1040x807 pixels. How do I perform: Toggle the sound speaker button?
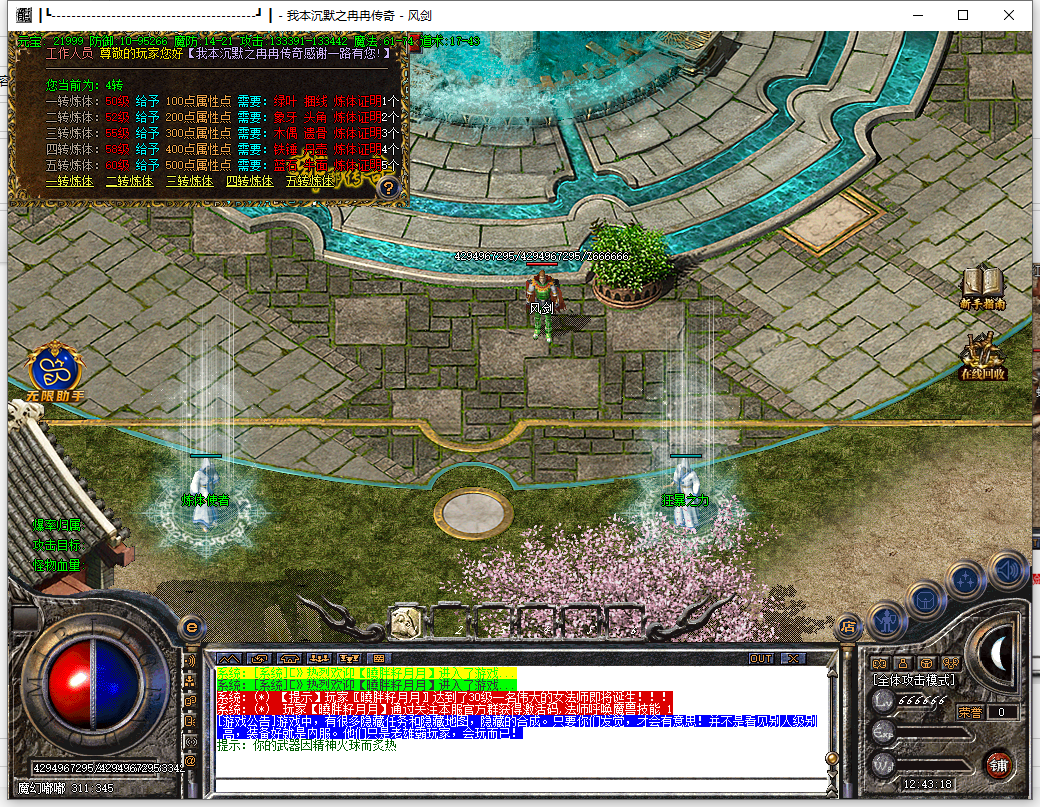click(1007, 570)
